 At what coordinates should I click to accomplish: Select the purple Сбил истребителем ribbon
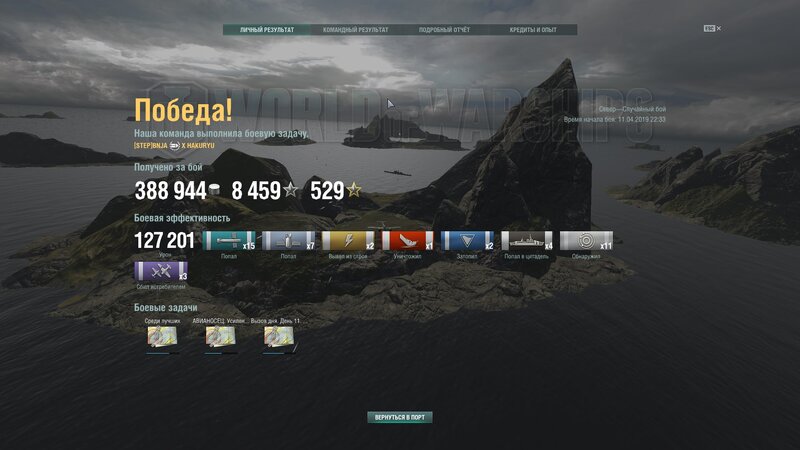(x=160, y=271)
